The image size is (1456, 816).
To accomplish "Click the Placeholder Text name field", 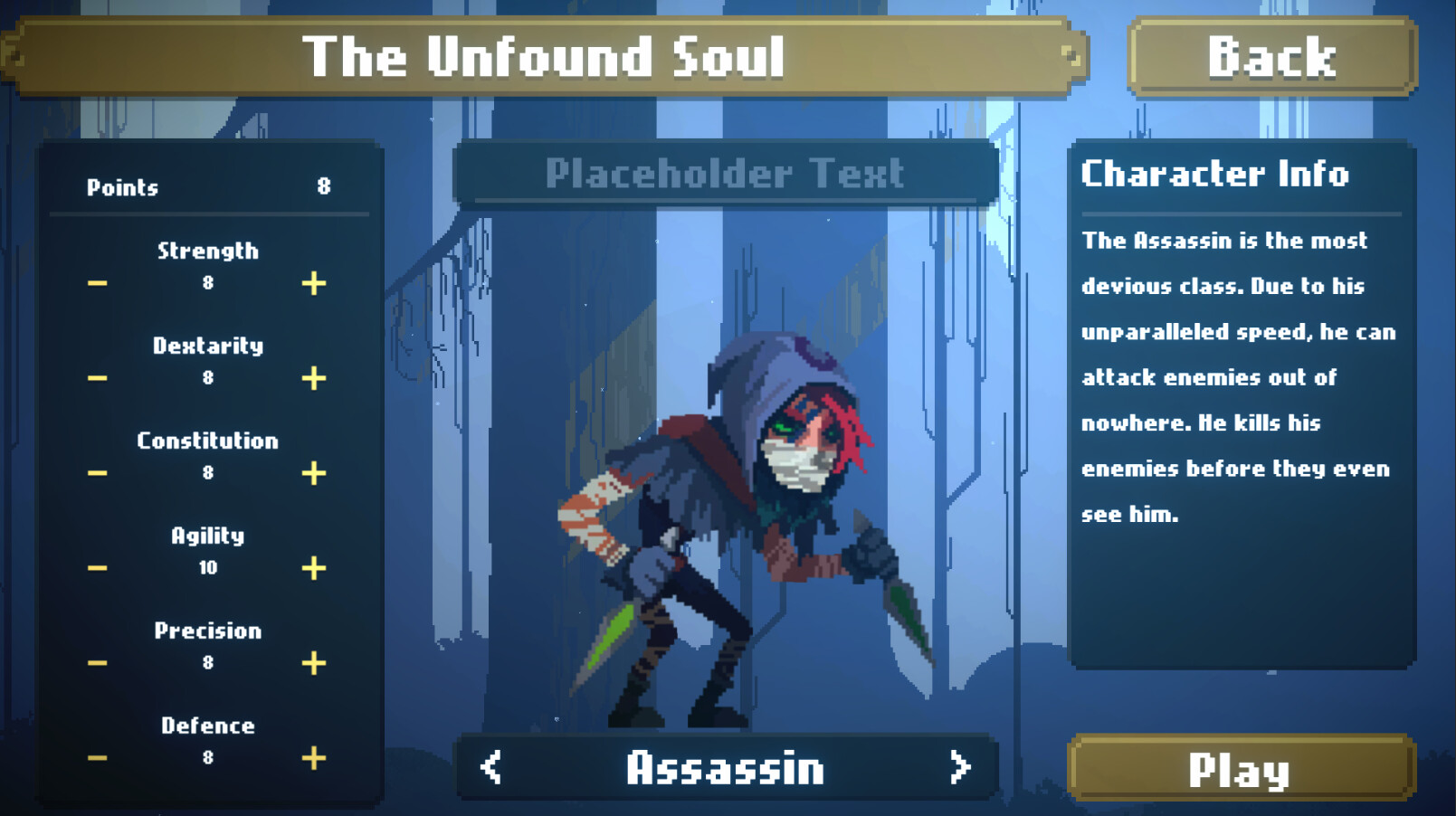I will (725, 174).
